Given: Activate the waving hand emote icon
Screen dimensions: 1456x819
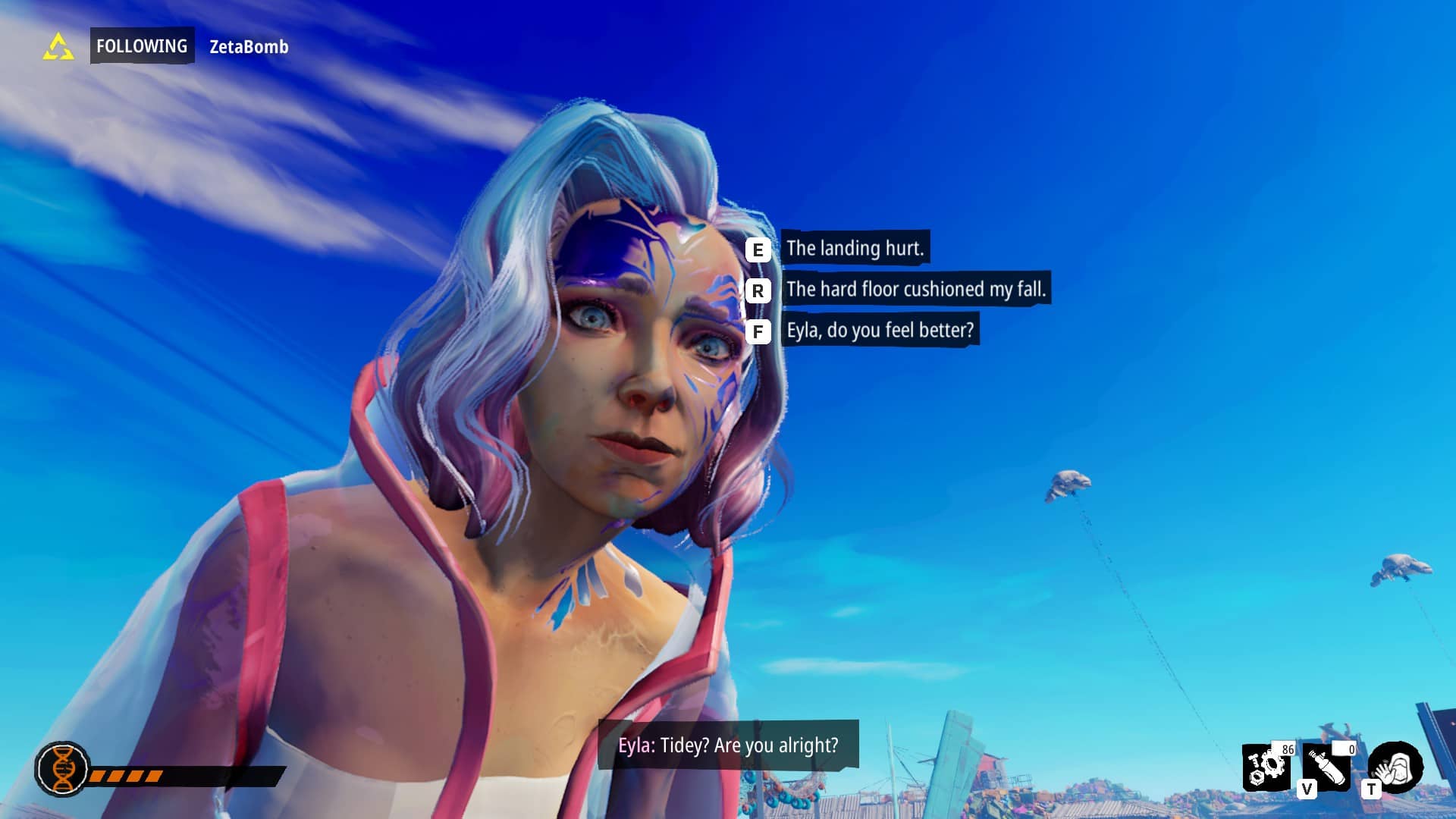Looking at the screenshot, I should [x=1395, y=767].
